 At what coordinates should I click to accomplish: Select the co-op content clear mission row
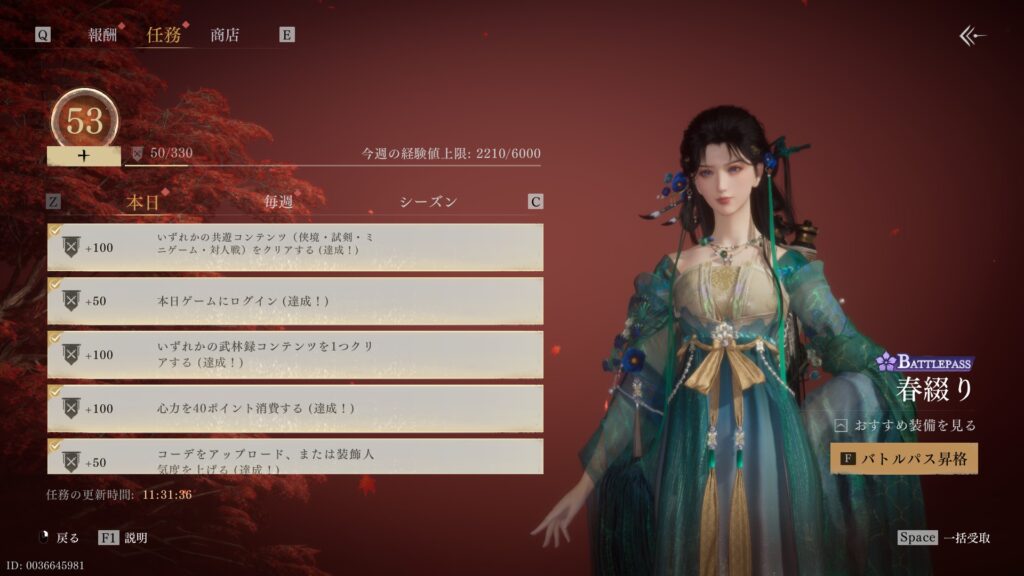click(x=295, y=247)
